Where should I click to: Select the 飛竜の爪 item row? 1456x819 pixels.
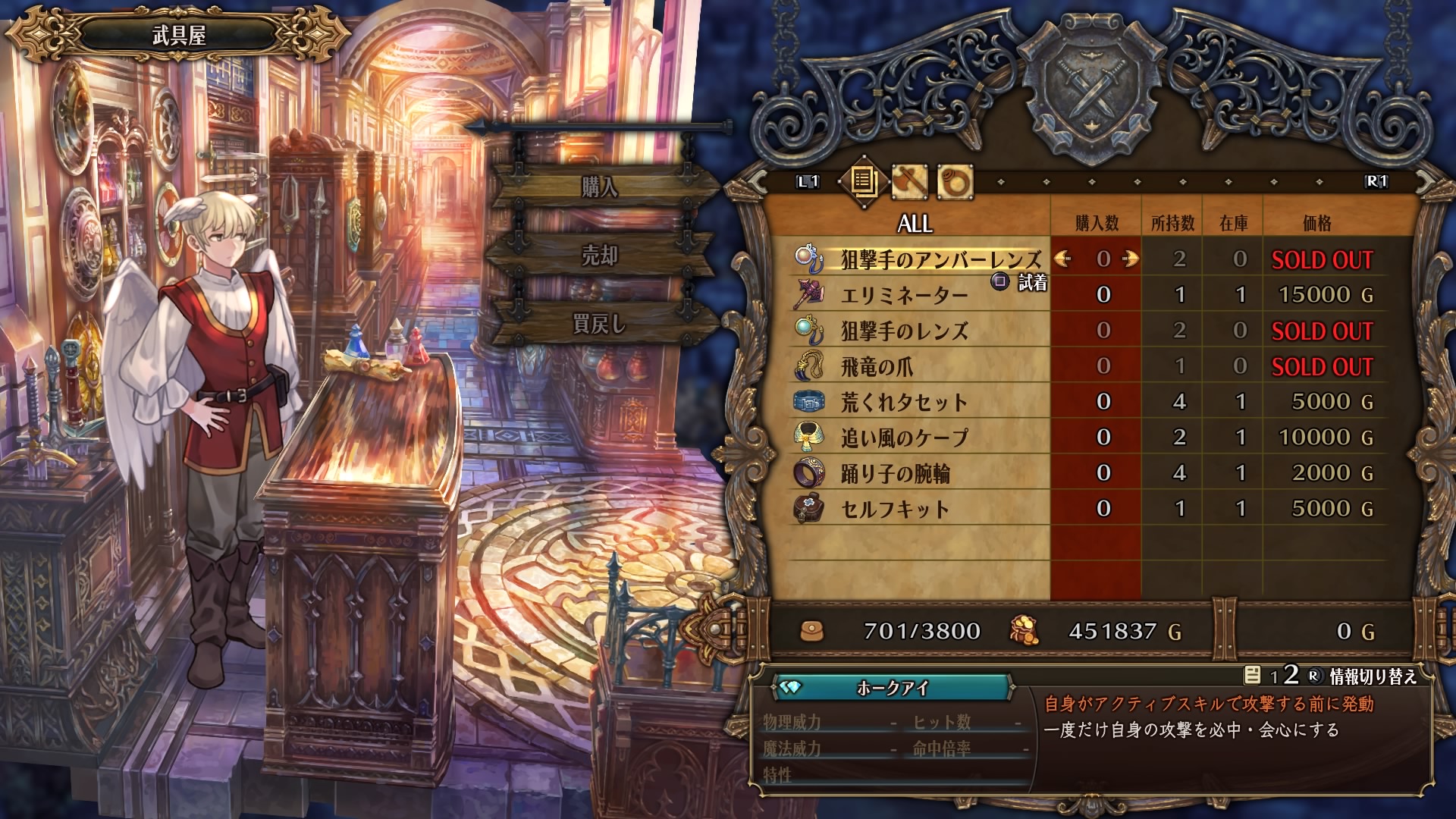877,366
